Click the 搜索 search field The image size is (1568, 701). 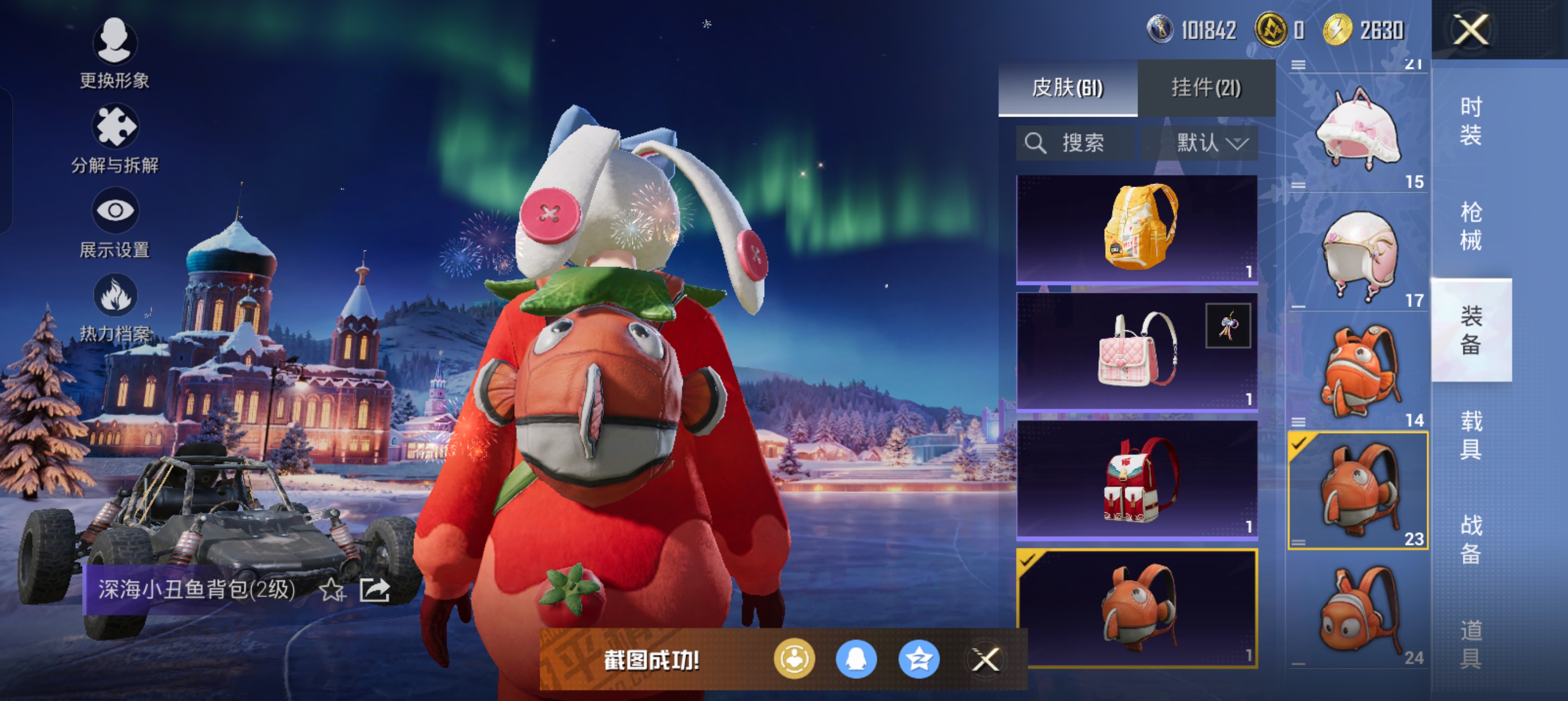click(x=1075, y=143)
